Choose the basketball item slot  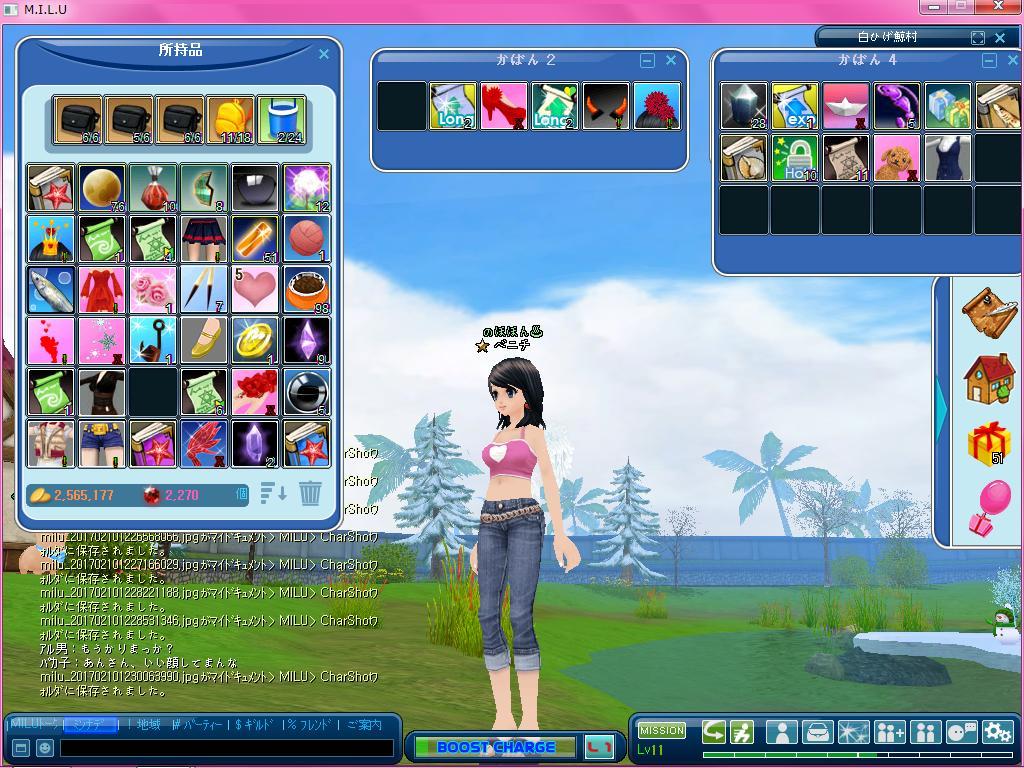pos(306,239)
